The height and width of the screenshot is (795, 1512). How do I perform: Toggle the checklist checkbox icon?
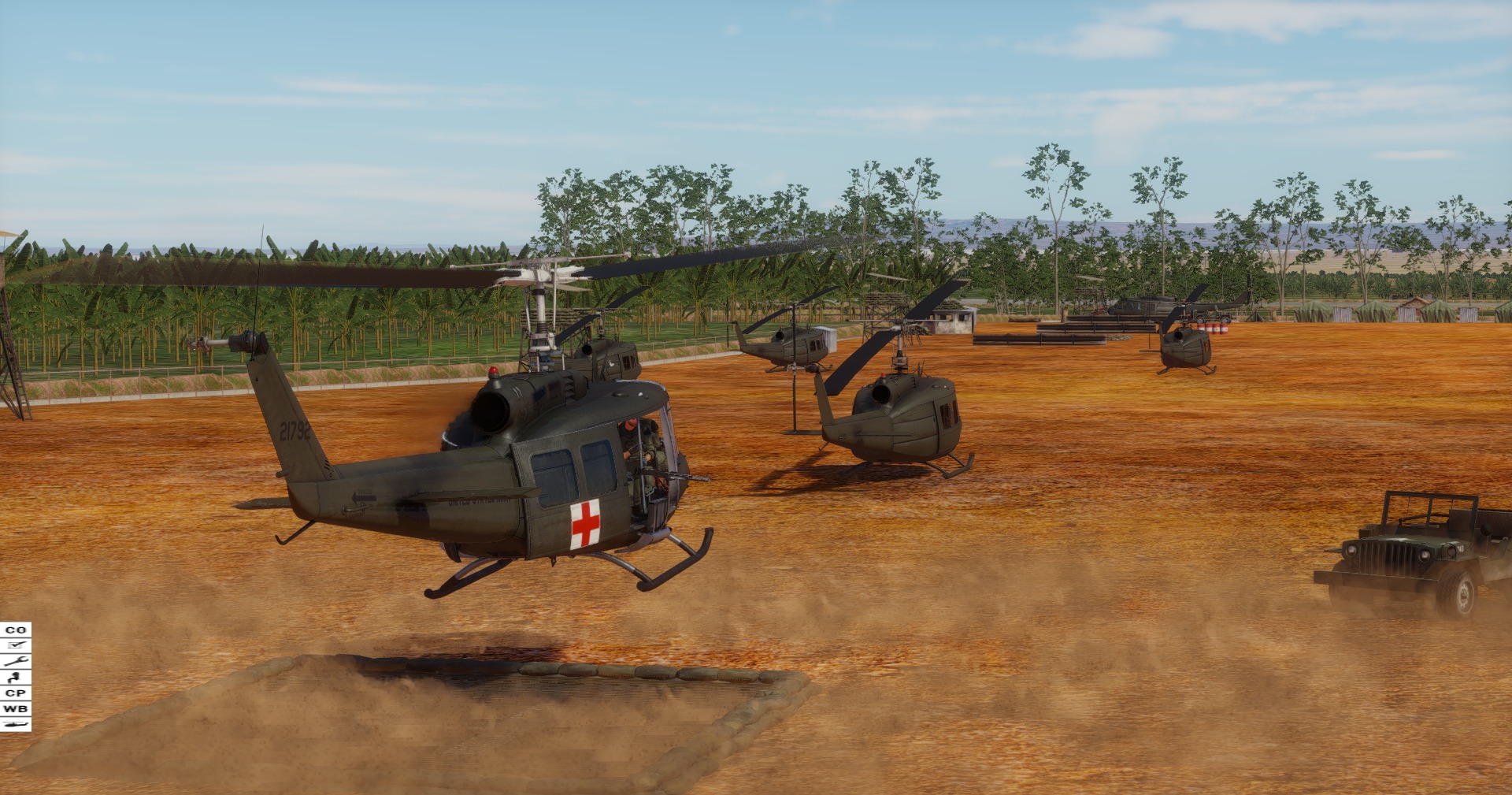[14, 645]
